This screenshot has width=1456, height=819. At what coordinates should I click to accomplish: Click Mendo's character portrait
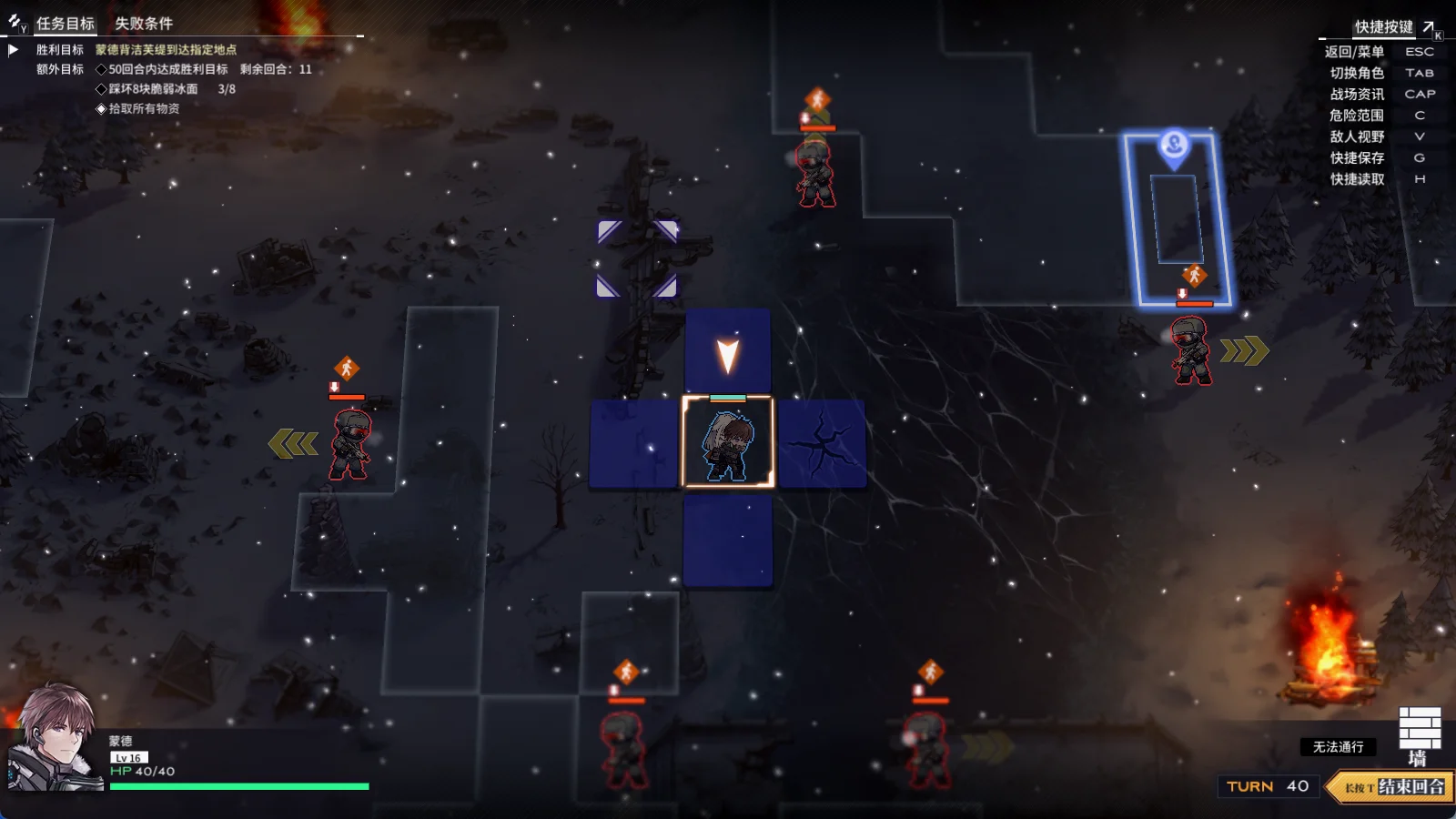tap(55, 739)
